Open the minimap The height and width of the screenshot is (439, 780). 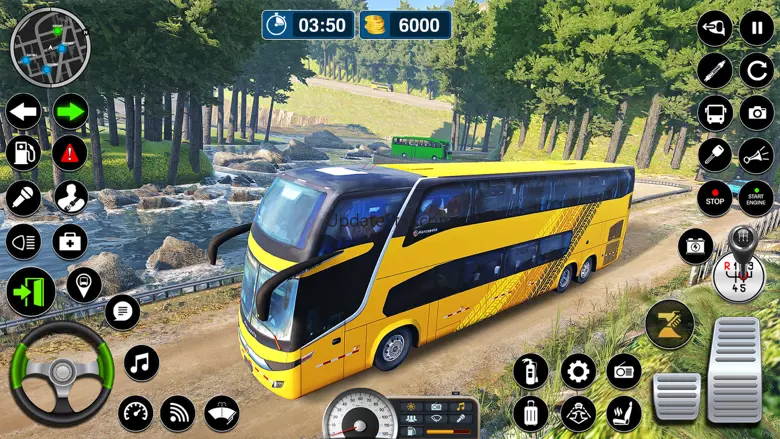(x=50, y=47)
